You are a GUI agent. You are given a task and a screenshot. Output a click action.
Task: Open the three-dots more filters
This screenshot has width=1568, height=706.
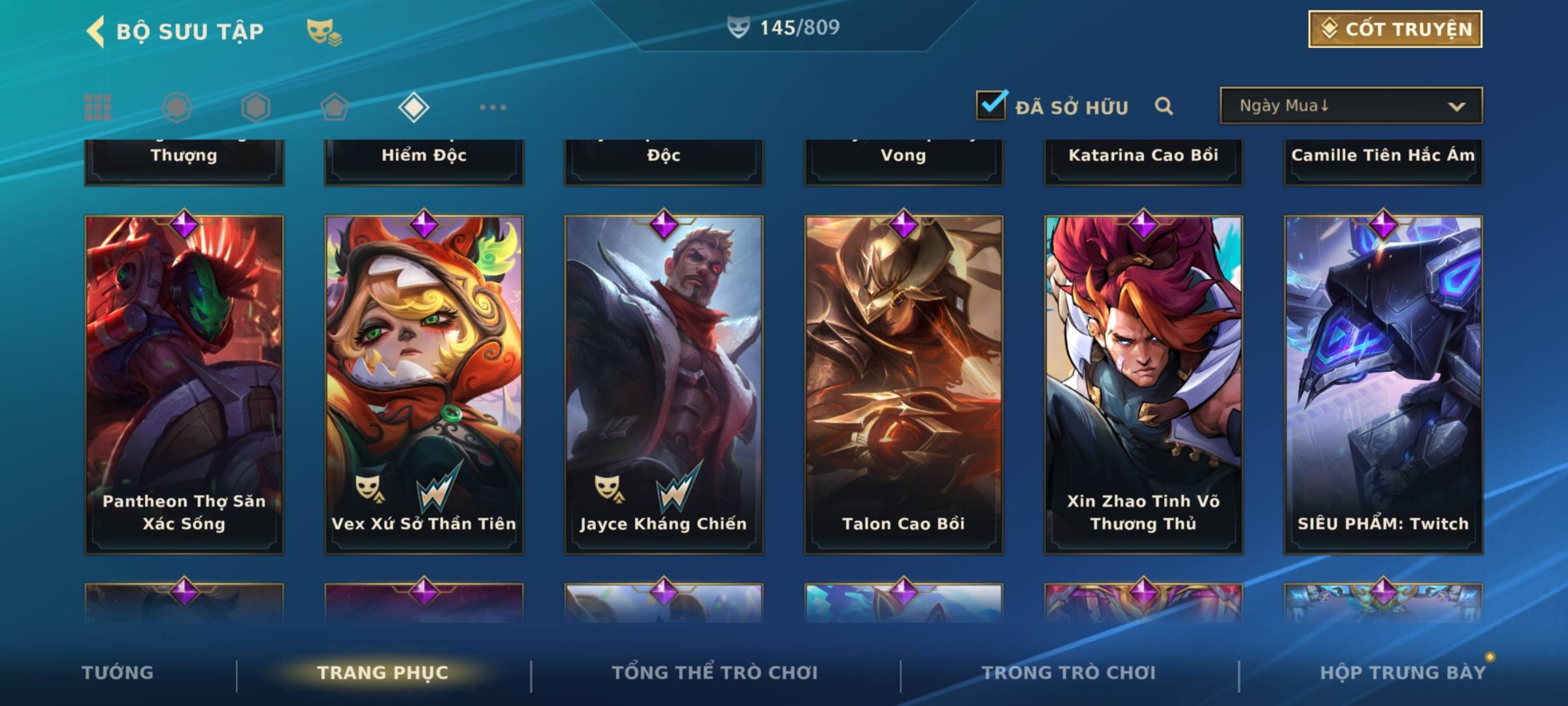pyautogui.click(x=493, y=107)
